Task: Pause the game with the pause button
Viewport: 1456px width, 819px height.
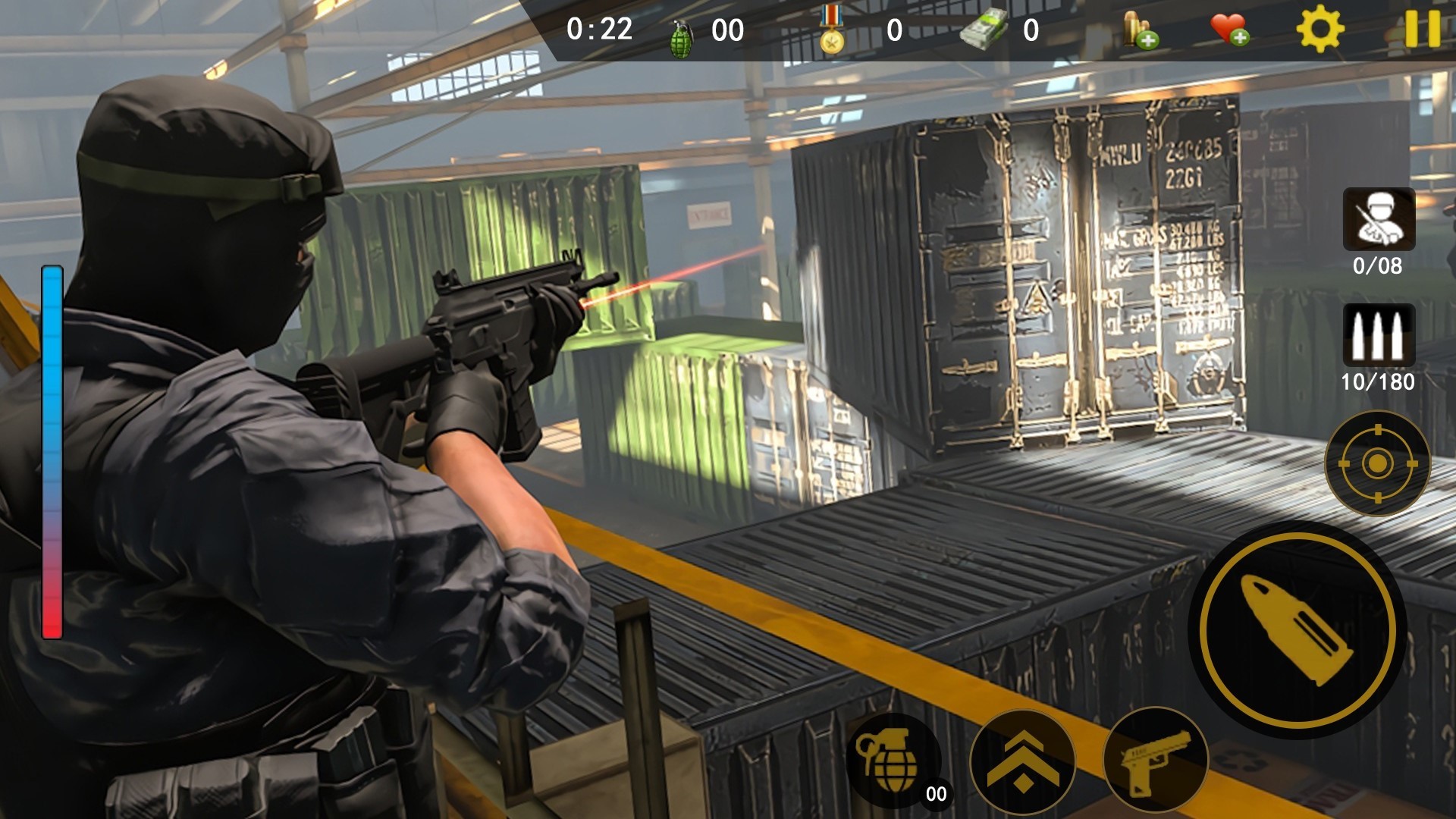Action: 1422,30
